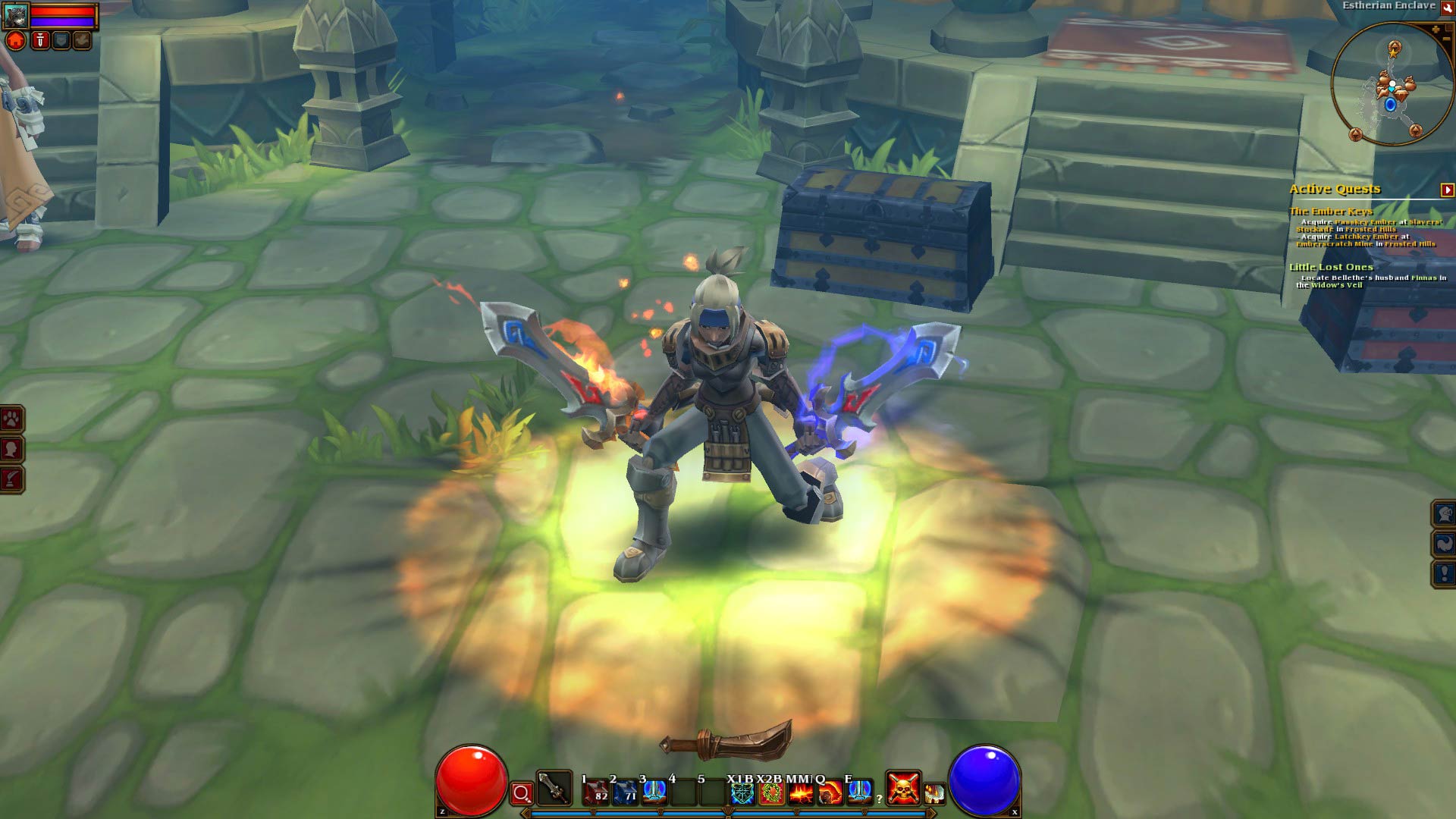Open the wrench settings button
The width and height of the screenshot is (1456, 819).
(1447, 7)
